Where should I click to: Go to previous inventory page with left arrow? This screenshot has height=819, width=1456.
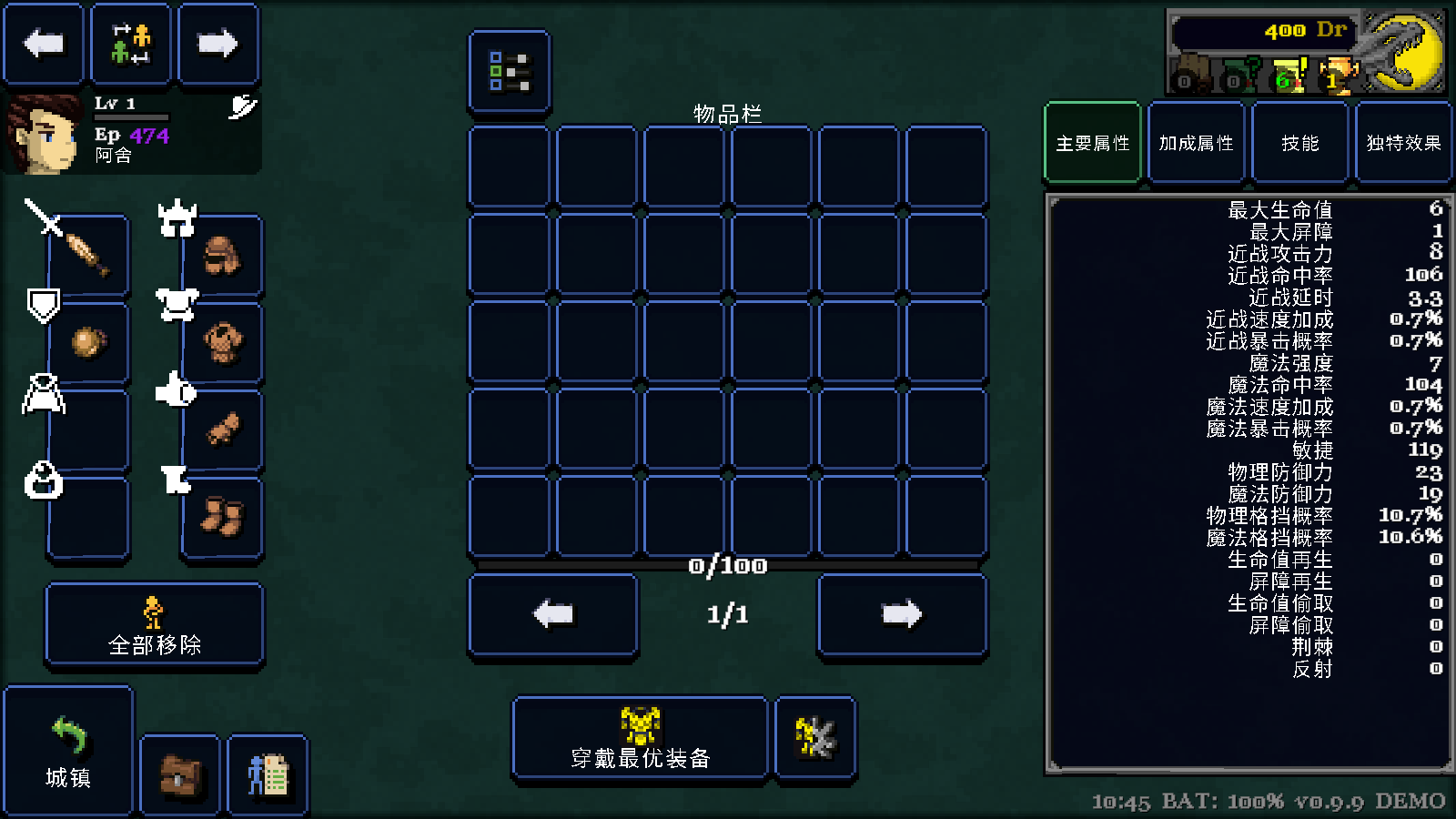[x=552, y=614]
